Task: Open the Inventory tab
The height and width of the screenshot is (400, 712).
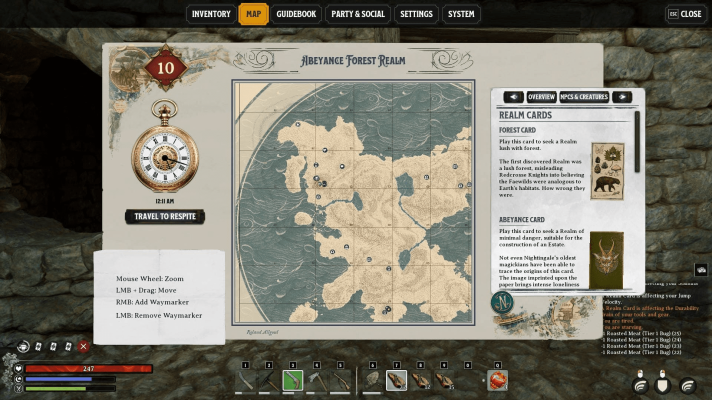Action: 211,14
